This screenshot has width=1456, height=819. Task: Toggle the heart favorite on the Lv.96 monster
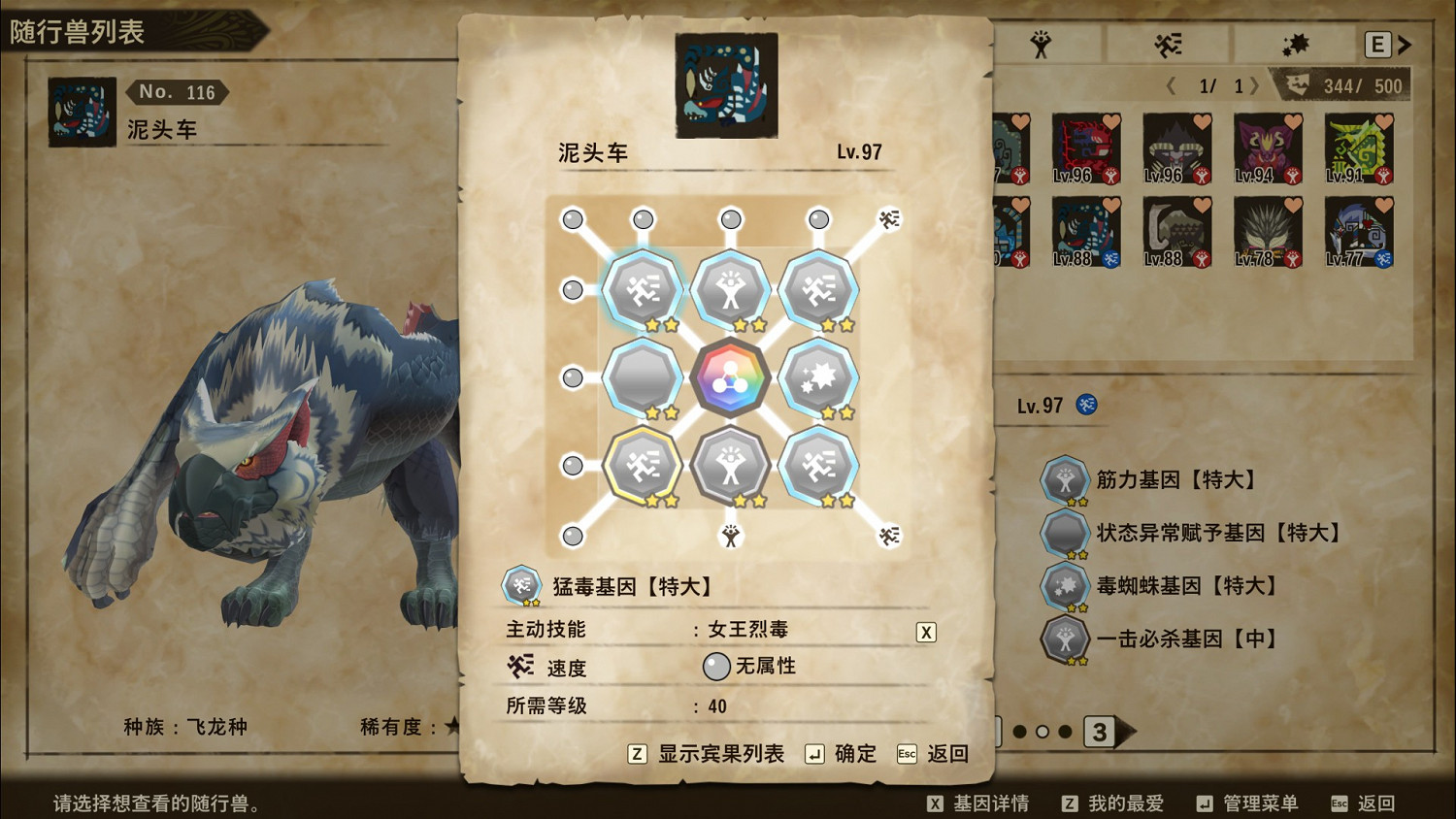[x=1112, y=120]
